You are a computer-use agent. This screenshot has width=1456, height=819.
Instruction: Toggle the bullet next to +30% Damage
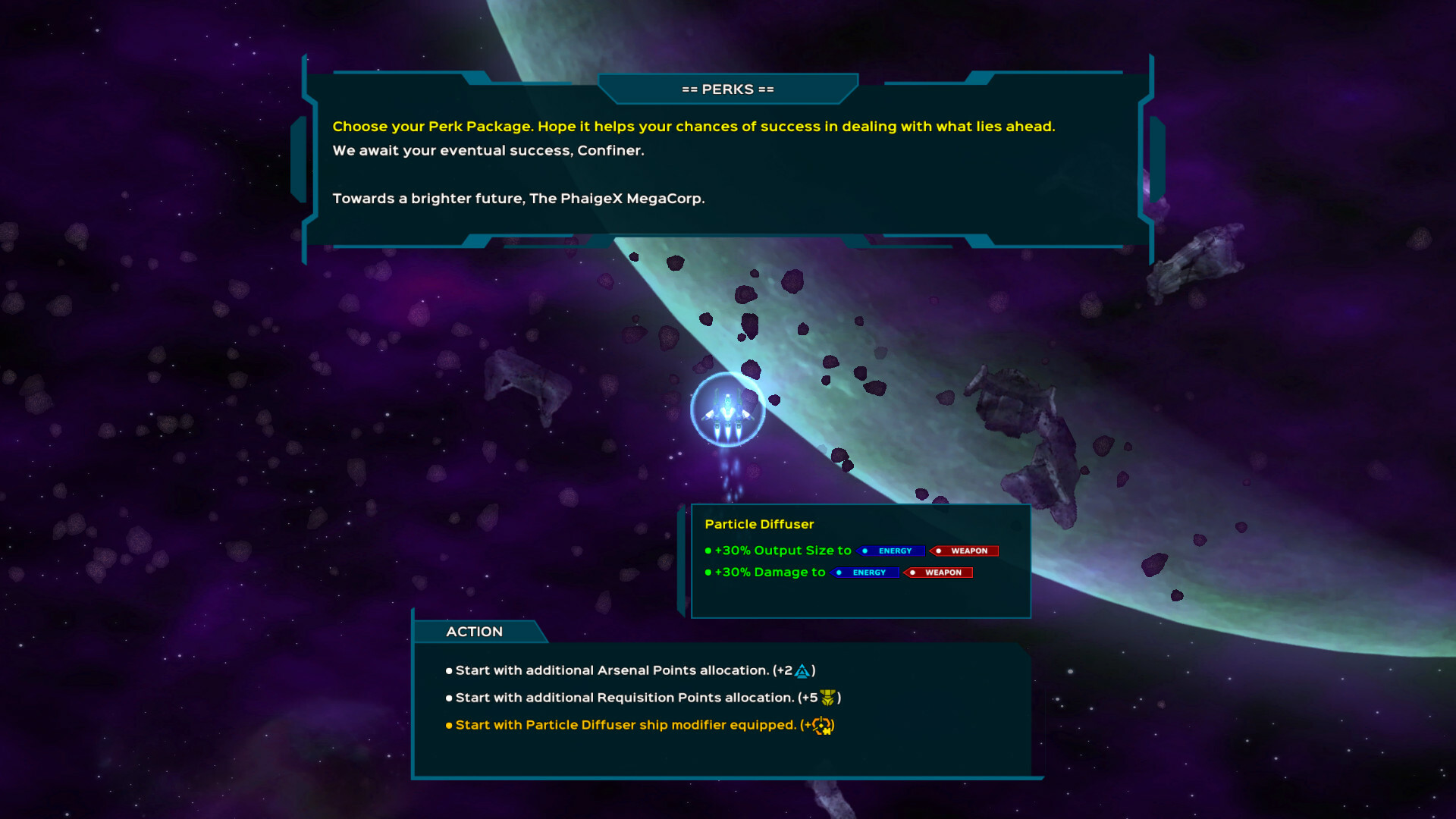(708, 573)
